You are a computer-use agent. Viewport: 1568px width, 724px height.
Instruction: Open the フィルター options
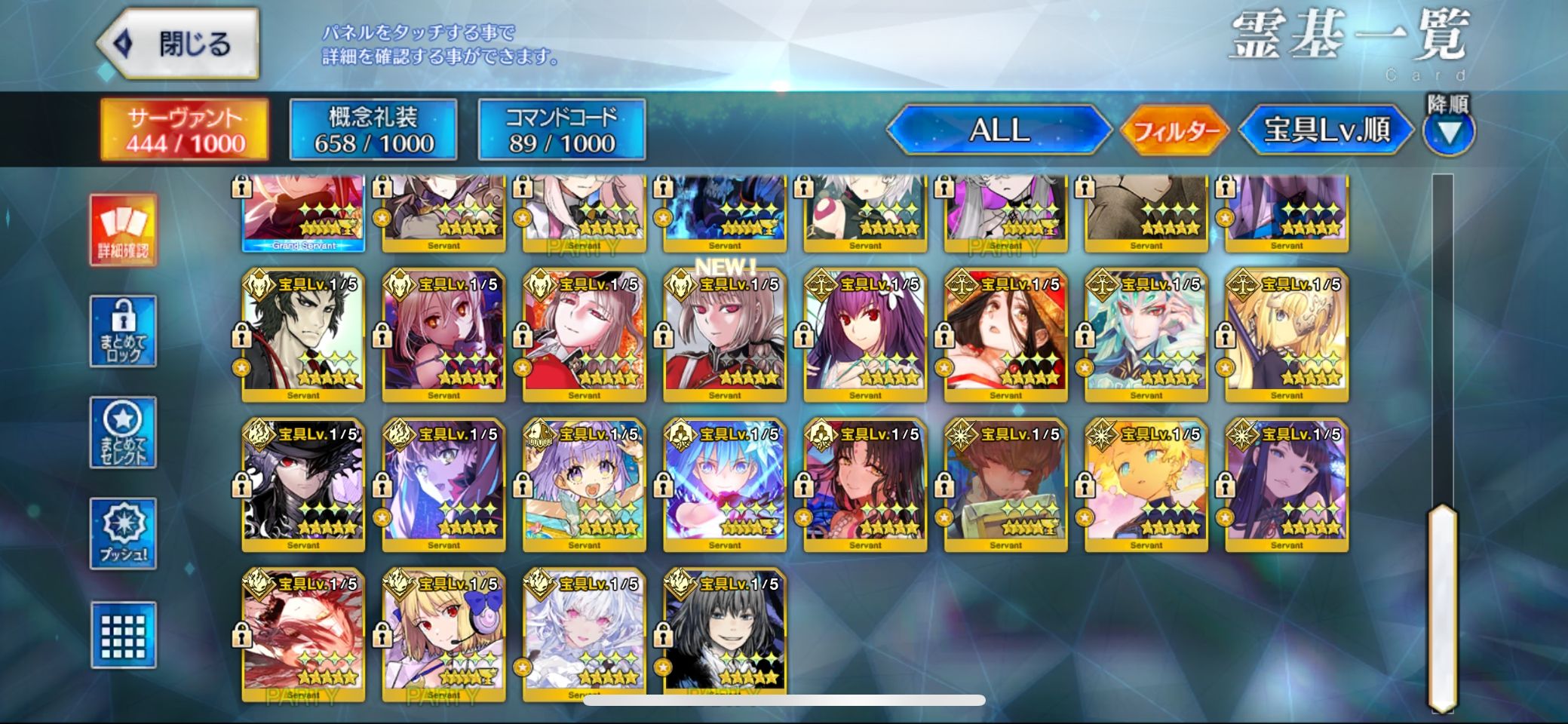click(1176, 131)
